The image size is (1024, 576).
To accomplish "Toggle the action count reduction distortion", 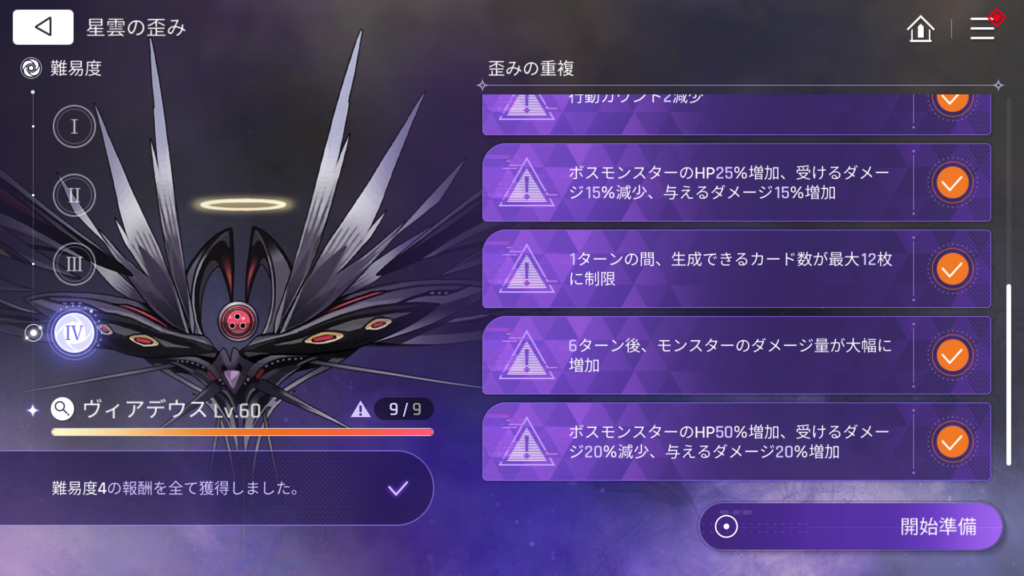I will tap(951, 103).
